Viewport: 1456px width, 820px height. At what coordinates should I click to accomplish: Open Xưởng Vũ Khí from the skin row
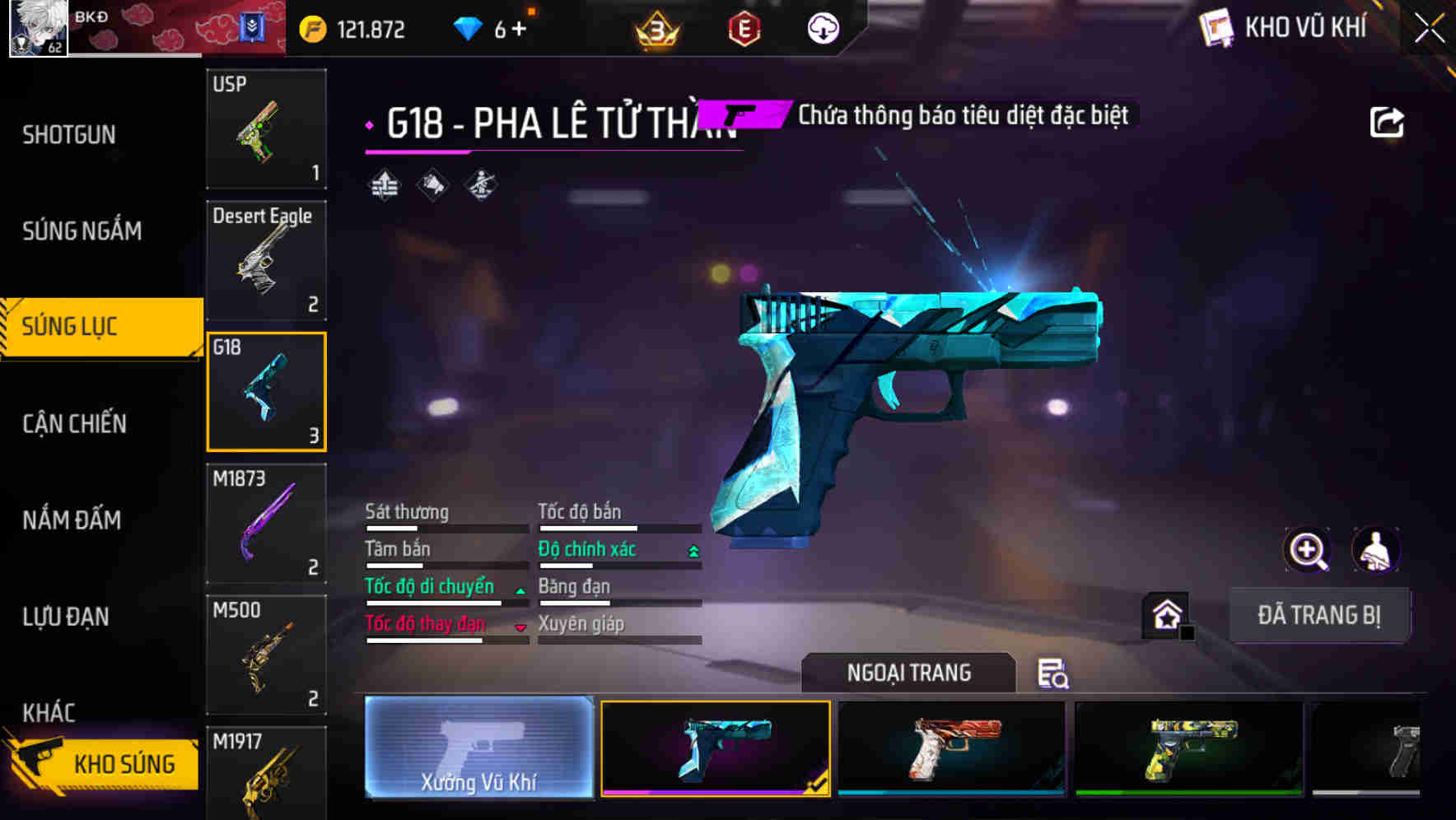(x=478, y=749)
